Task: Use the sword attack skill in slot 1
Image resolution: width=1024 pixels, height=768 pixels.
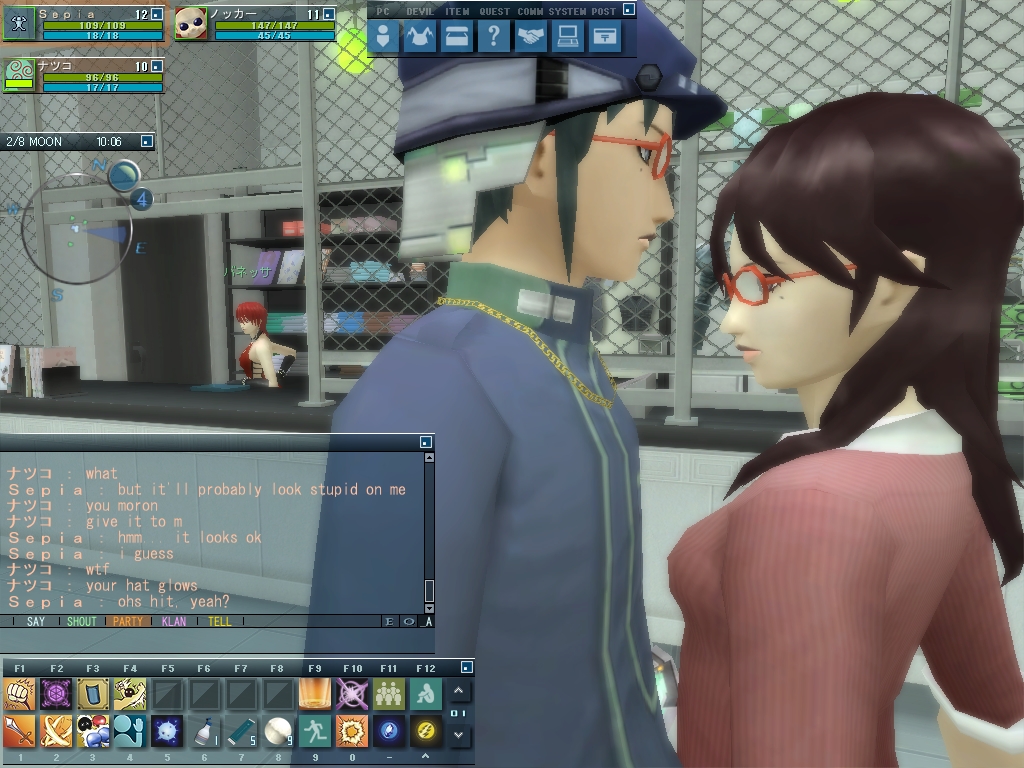Action: tap(20, 732)
